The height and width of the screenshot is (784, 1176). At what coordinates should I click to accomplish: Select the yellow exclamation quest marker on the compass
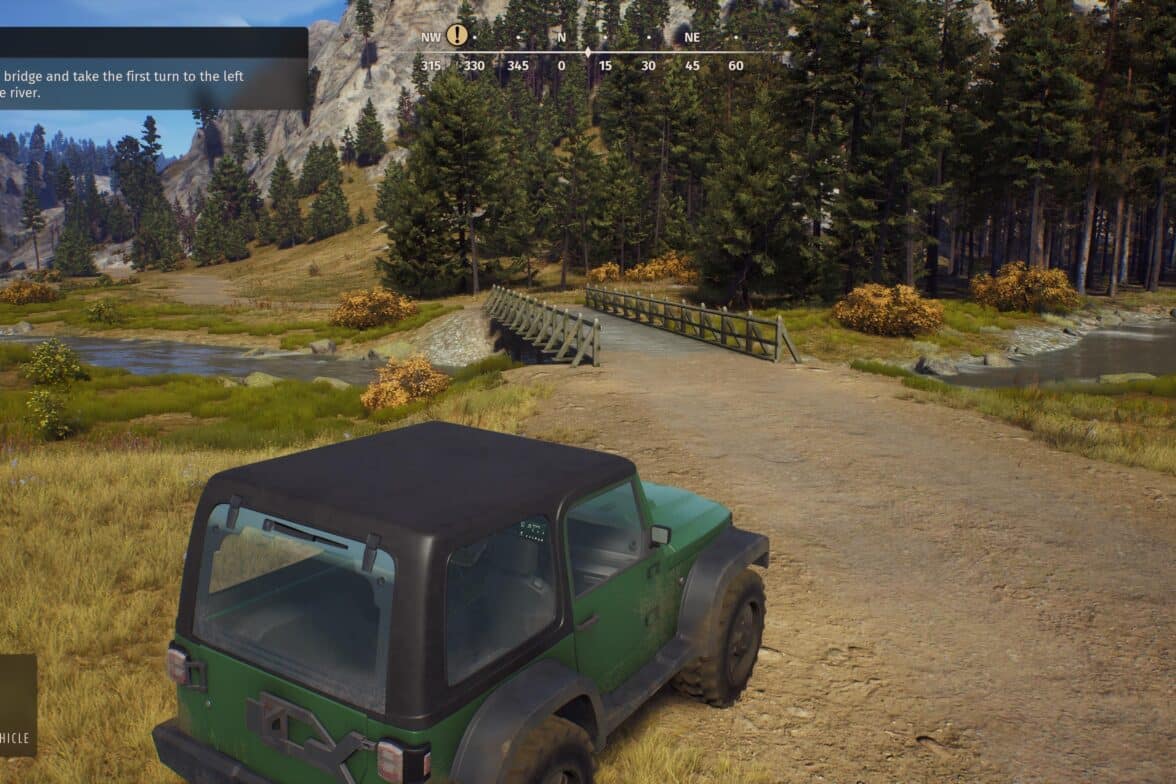[x=457, y=35]
